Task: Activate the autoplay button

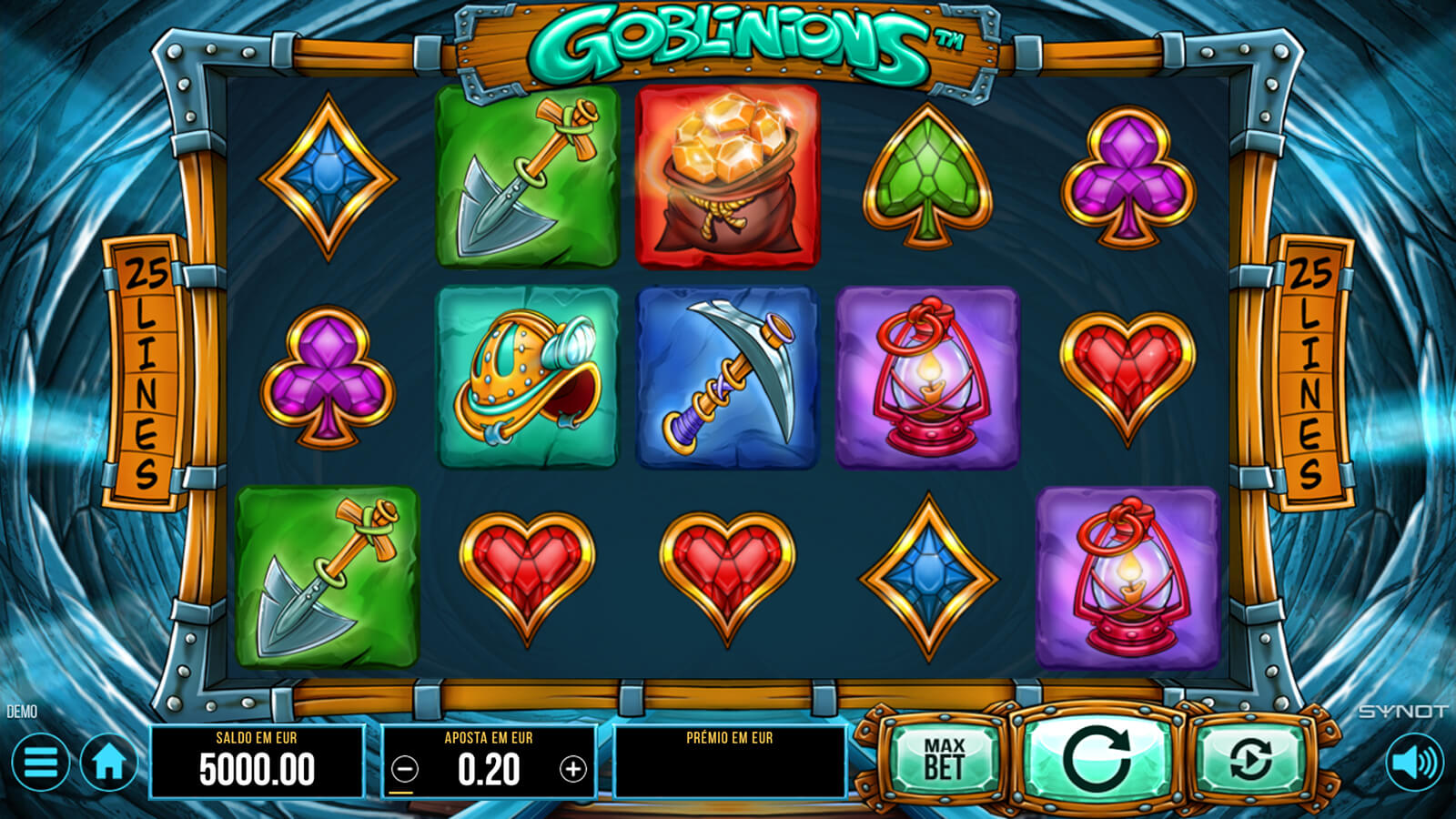Action: point(1251,759)
